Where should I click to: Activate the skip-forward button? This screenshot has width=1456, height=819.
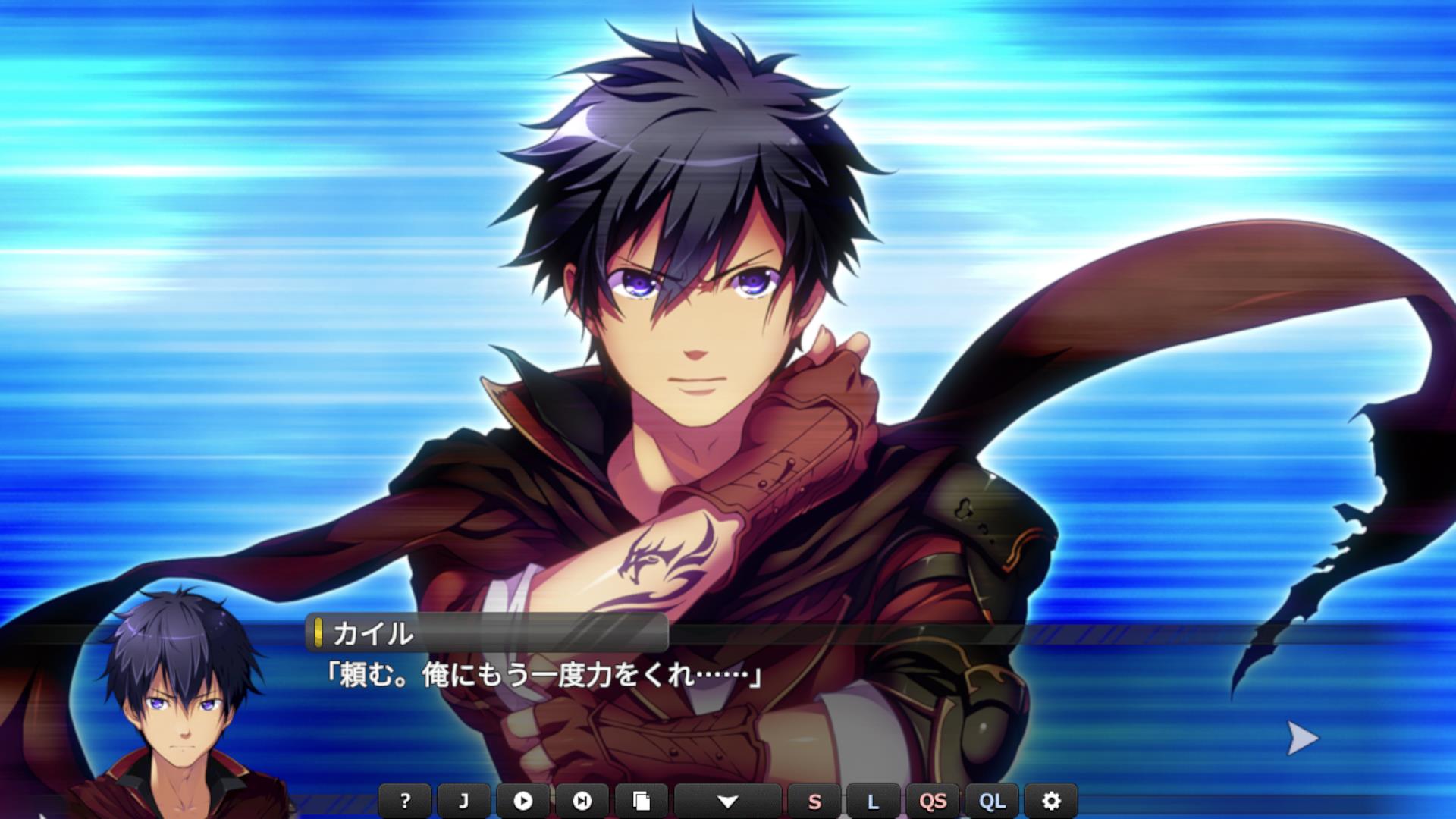[582, 801]
